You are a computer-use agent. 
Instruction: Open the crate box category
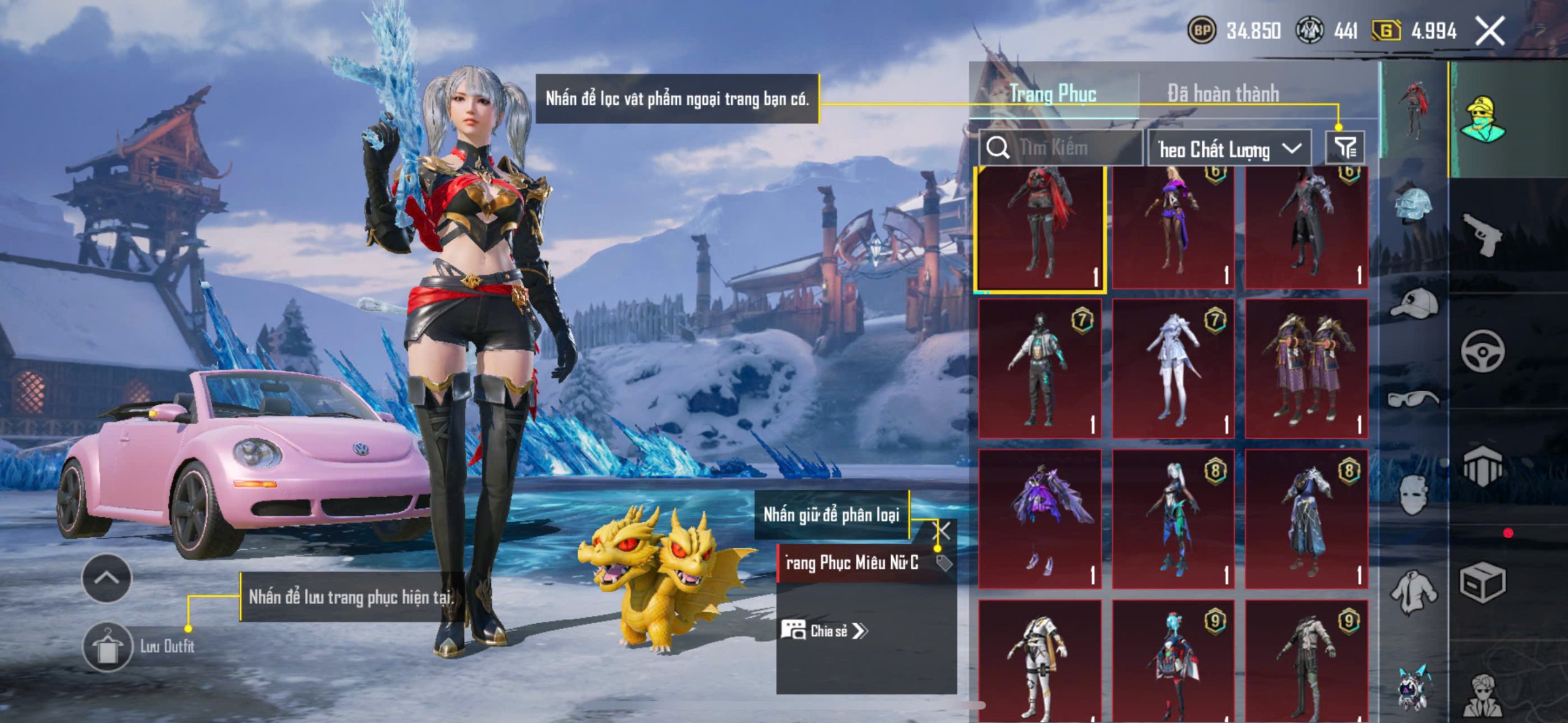(x=1482, y=583)
